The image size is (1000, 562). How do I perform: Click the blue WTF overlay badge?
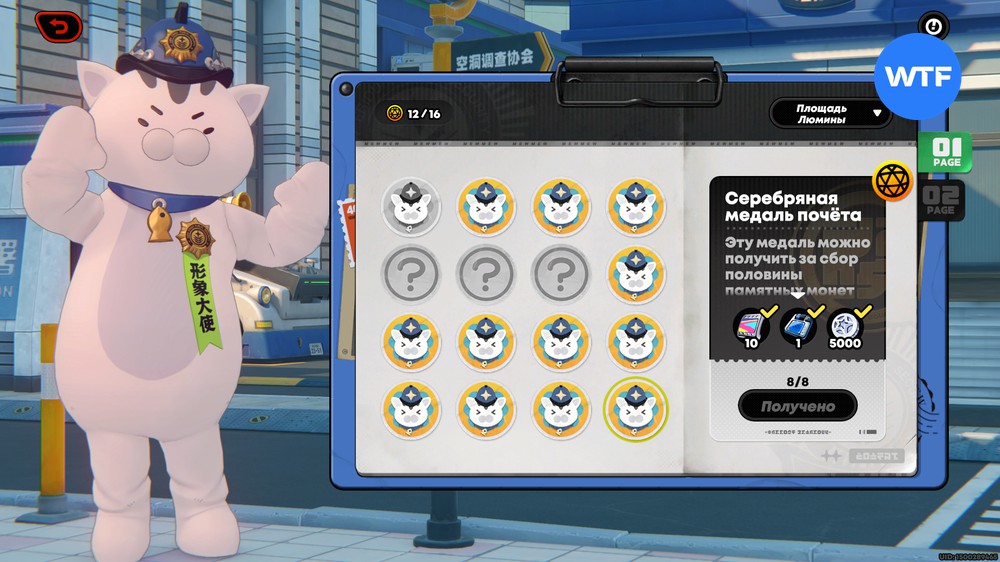click(x=917, y=77)
